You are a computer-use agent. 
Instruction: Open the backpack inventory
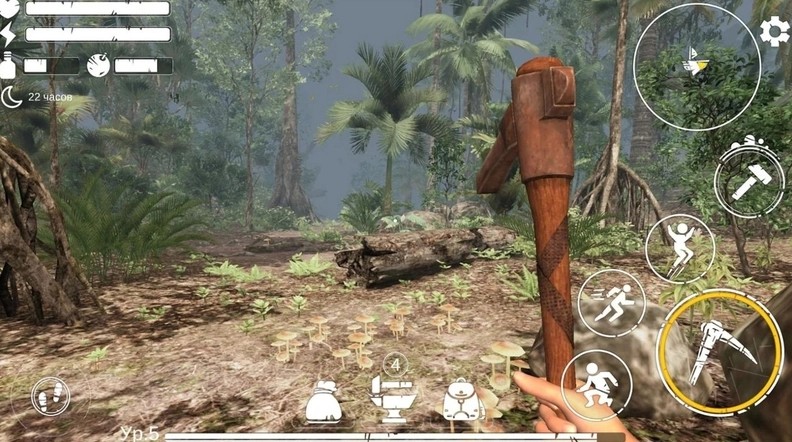(463, 402)
